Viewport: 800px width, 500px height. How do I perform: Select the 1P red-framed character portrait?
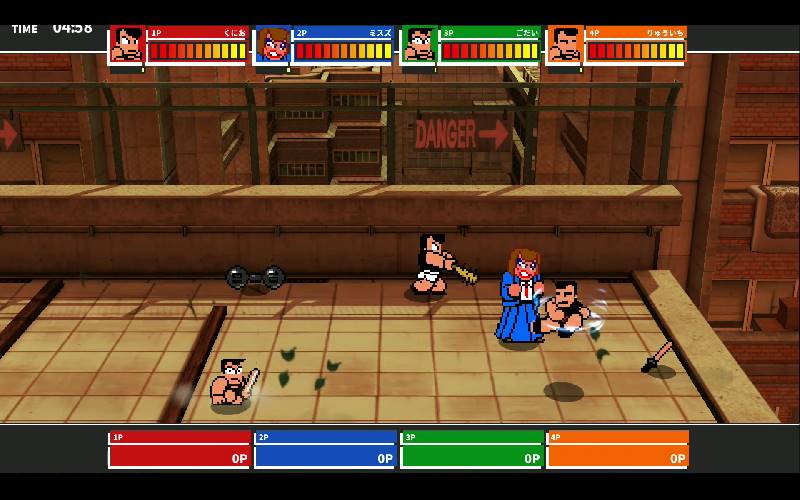127,45
